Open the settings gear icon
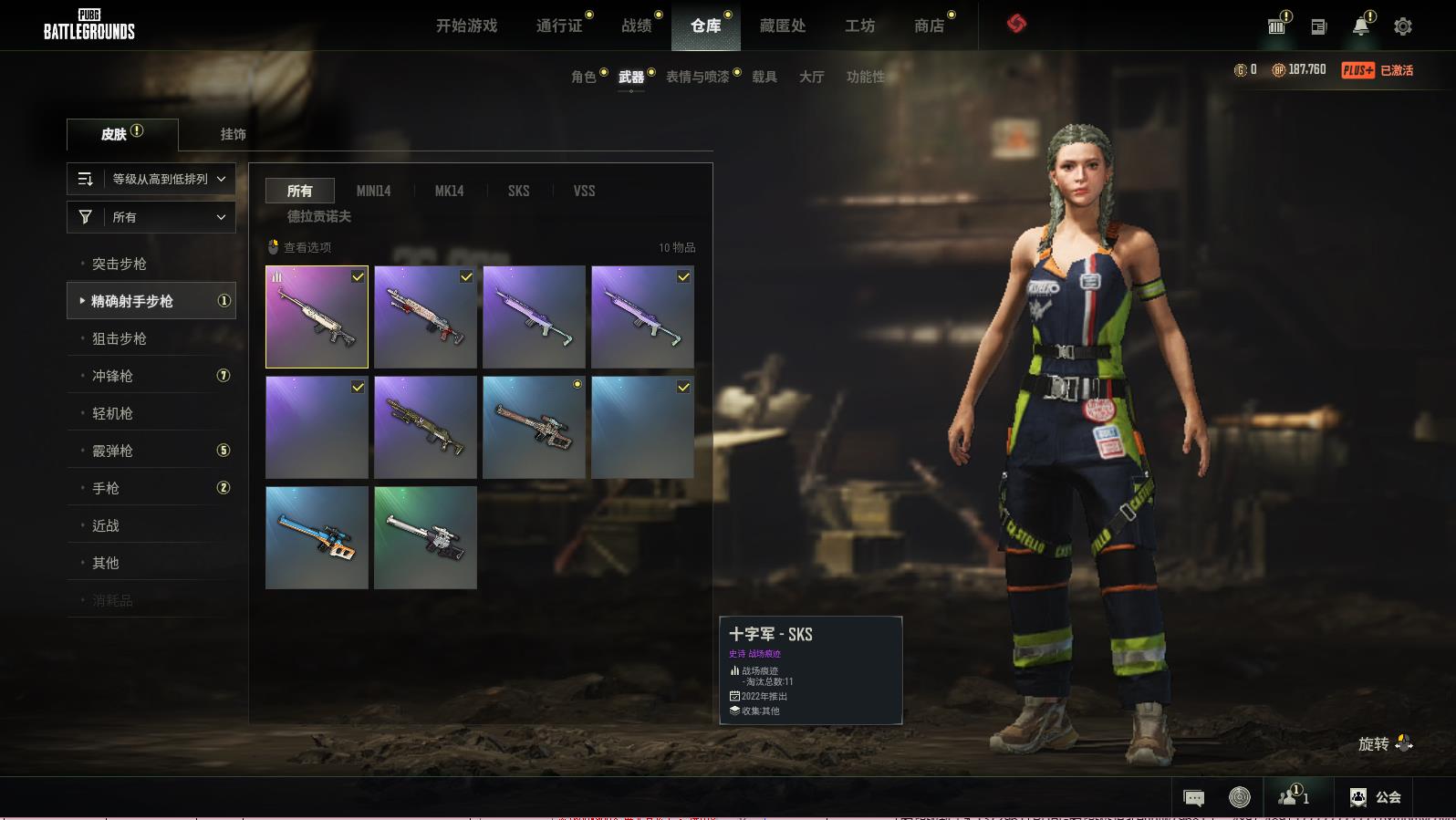Screen dimensions: 1456x820 point(1403,26)
